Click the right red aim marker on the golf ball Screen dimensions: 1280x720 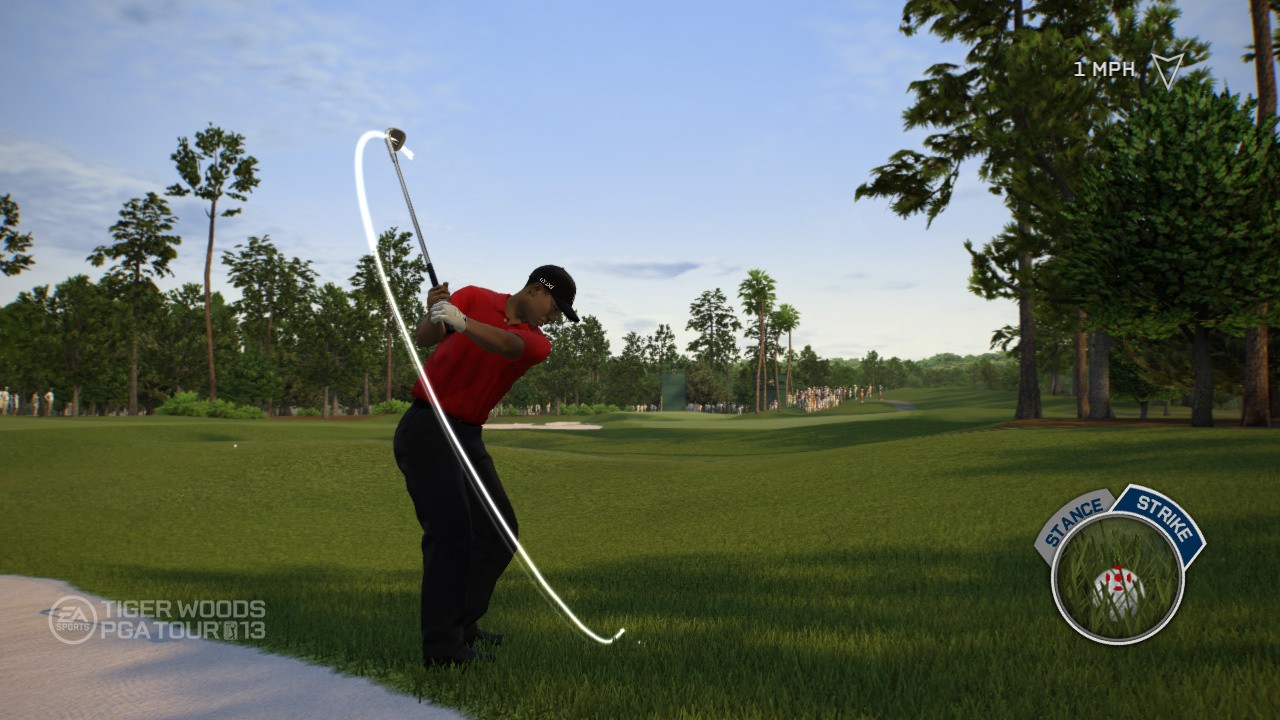click(1129, 578)
